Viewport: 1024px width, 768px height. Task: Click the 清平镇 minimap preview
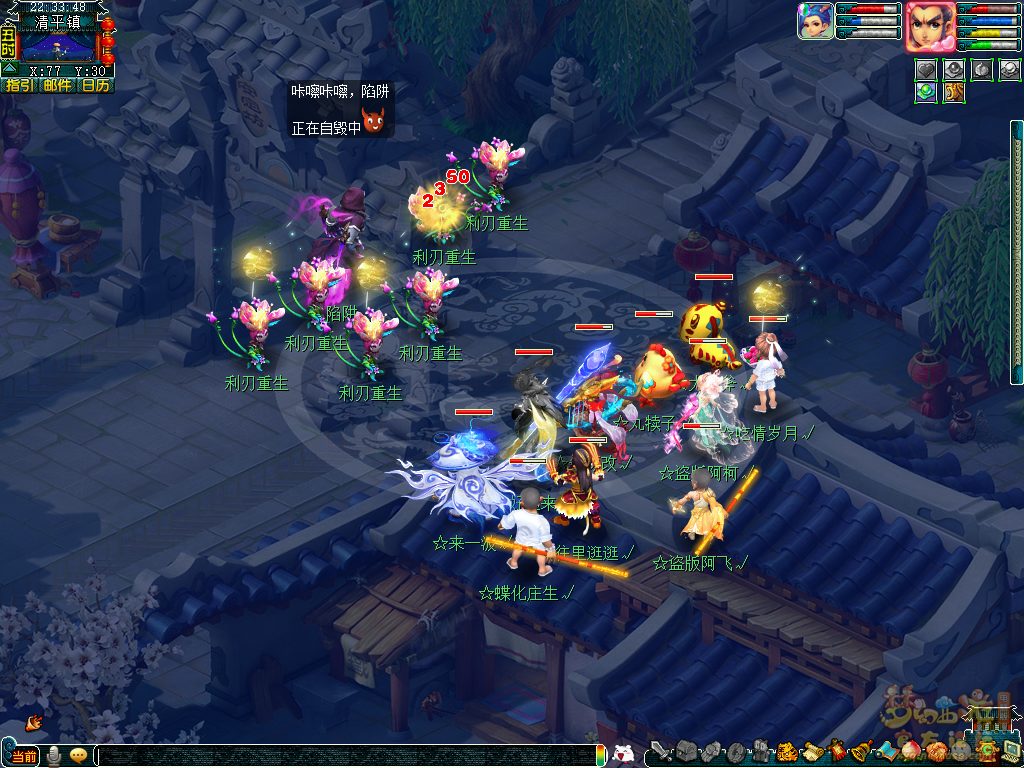[58, 46]
